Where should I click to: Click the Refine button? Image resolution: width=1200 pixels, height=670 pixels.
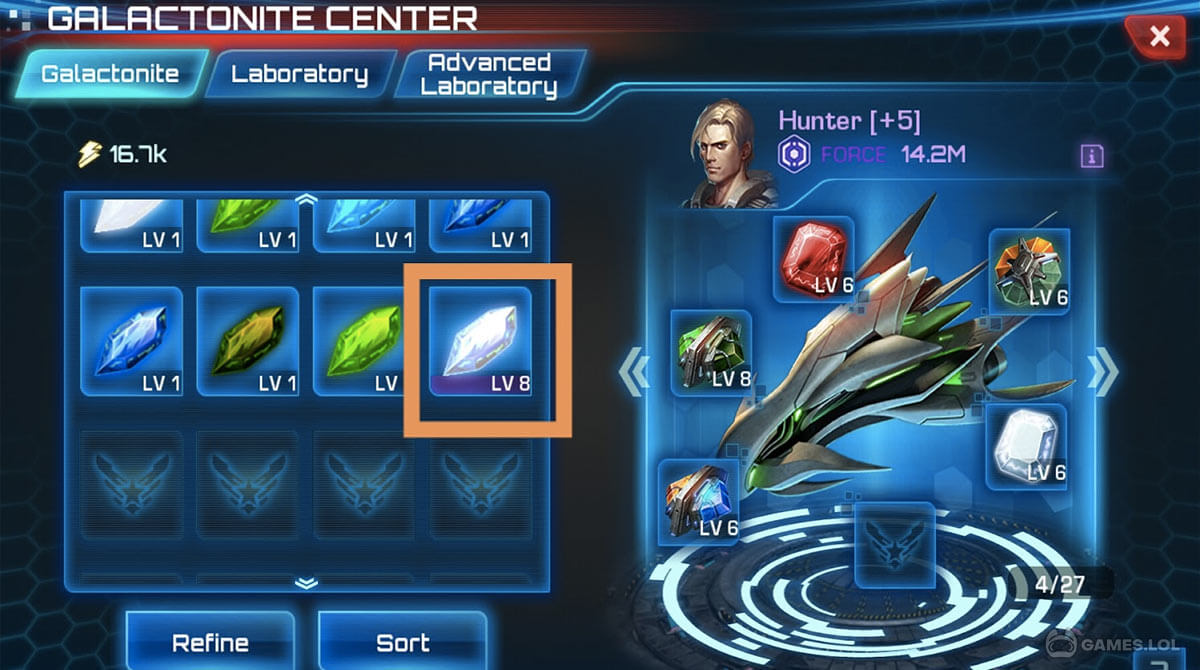[x=210, y=642]
